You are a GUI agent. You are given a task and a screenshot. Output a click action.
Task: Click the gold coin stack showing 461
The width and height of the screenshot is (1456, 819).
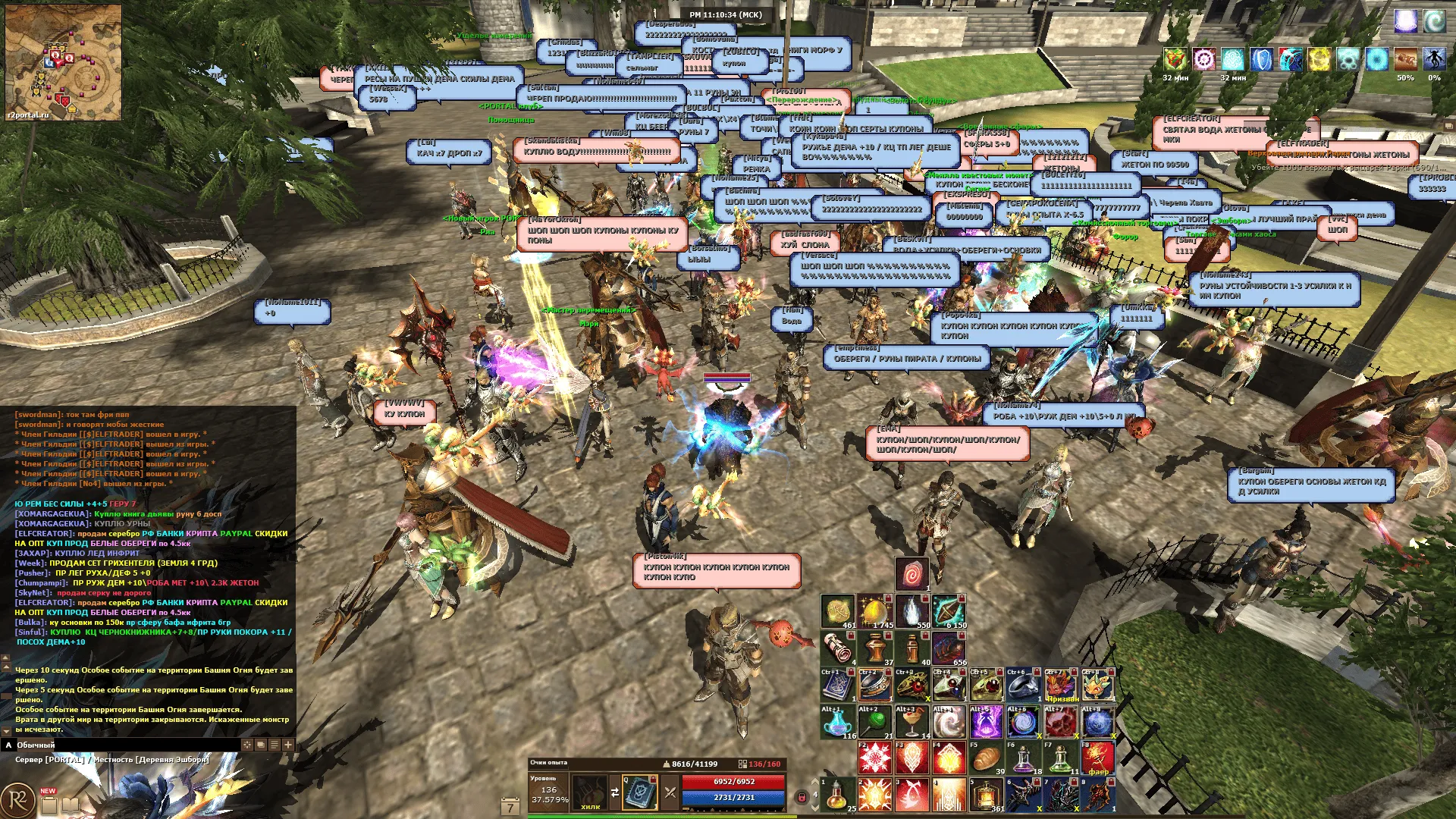coord(837,612)
